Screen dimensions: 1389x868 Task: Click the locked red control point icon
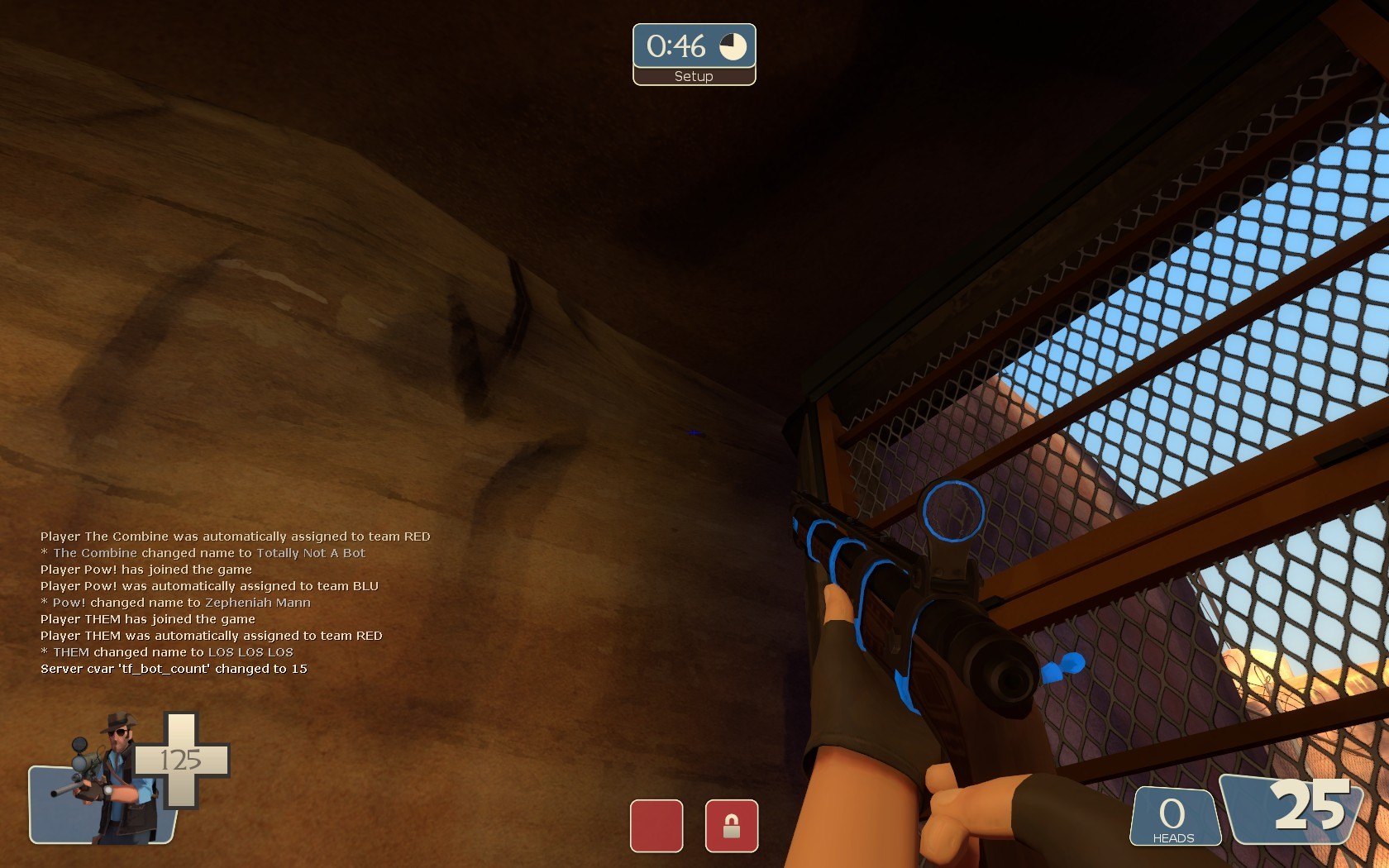tap(732, 825)
